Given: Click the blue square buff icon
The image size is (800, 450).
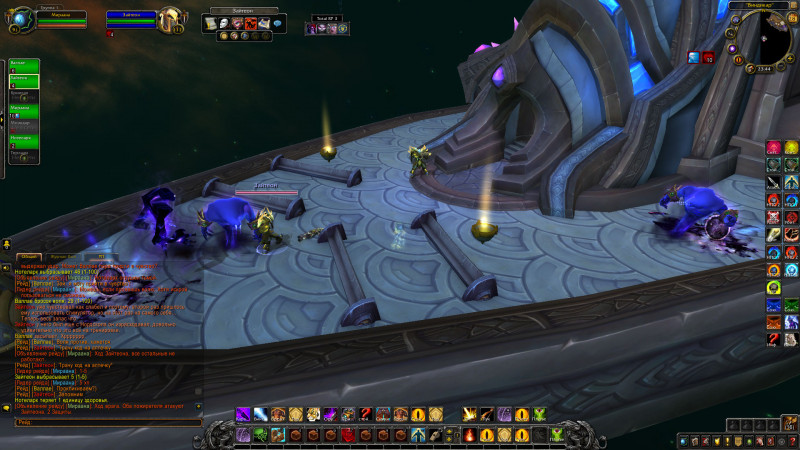Looking at the screenshot, I should [693, 58].
